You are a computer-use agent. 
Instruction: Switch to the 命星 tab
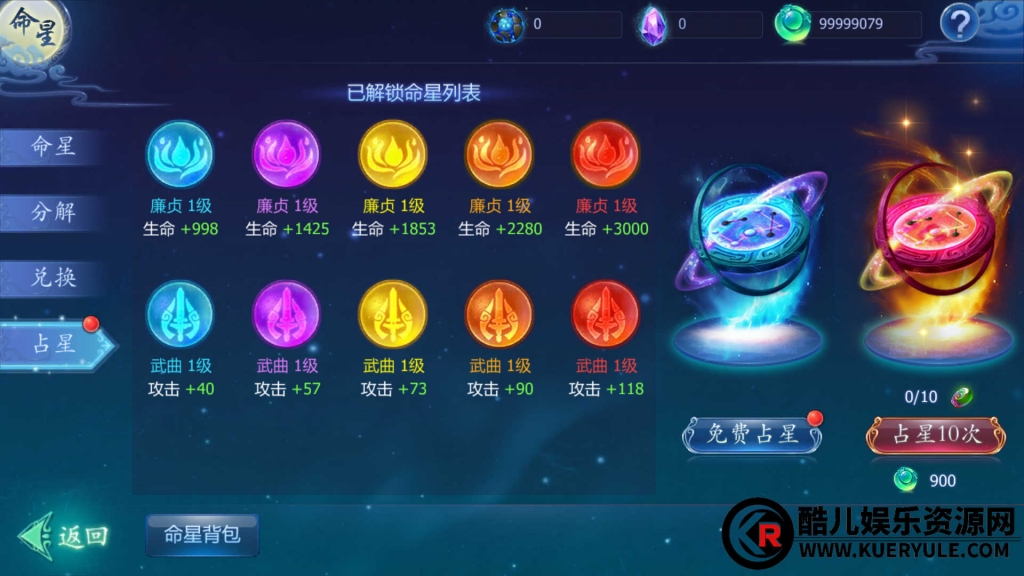point(54,147)
